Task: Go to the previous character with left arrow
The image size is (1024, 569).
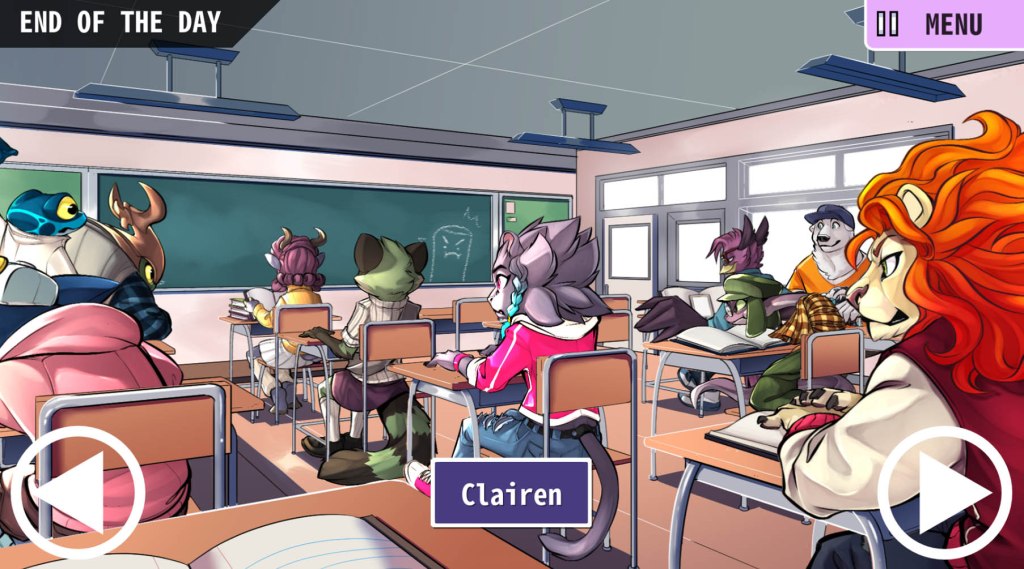Action: click(78, 492)
